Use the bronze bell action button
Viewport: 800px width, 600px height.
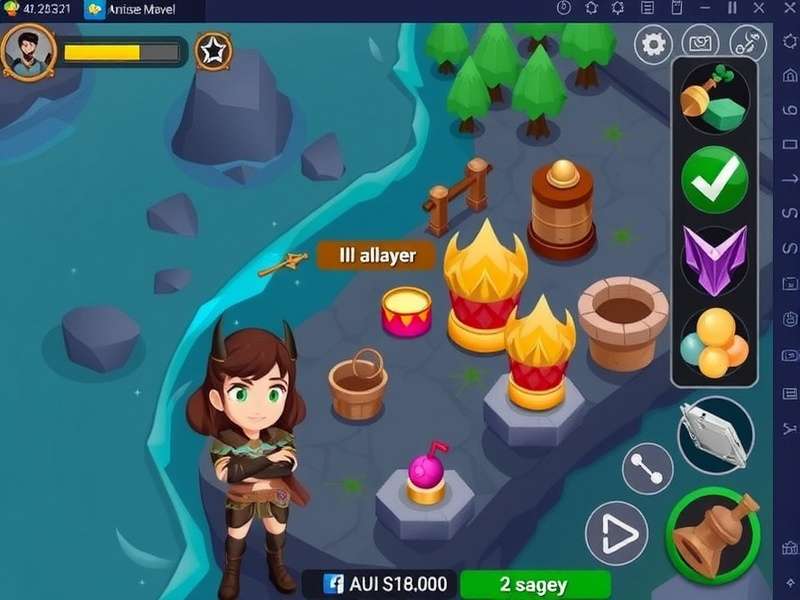click(712, 535)
